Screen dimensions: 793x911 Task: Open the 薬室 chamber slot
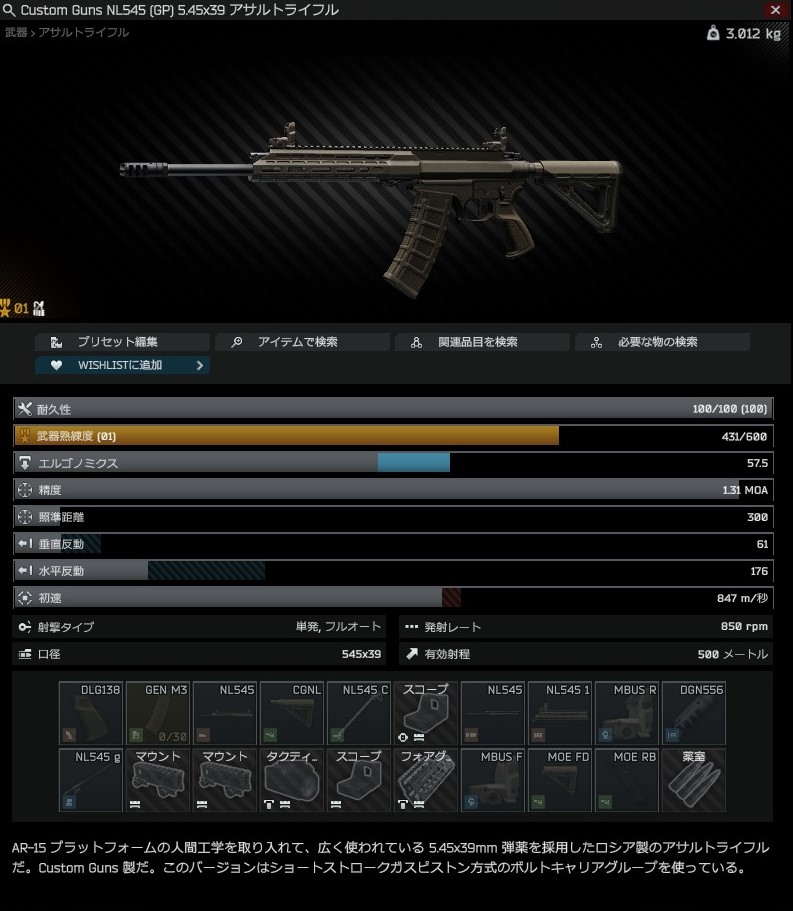(694, 780)
